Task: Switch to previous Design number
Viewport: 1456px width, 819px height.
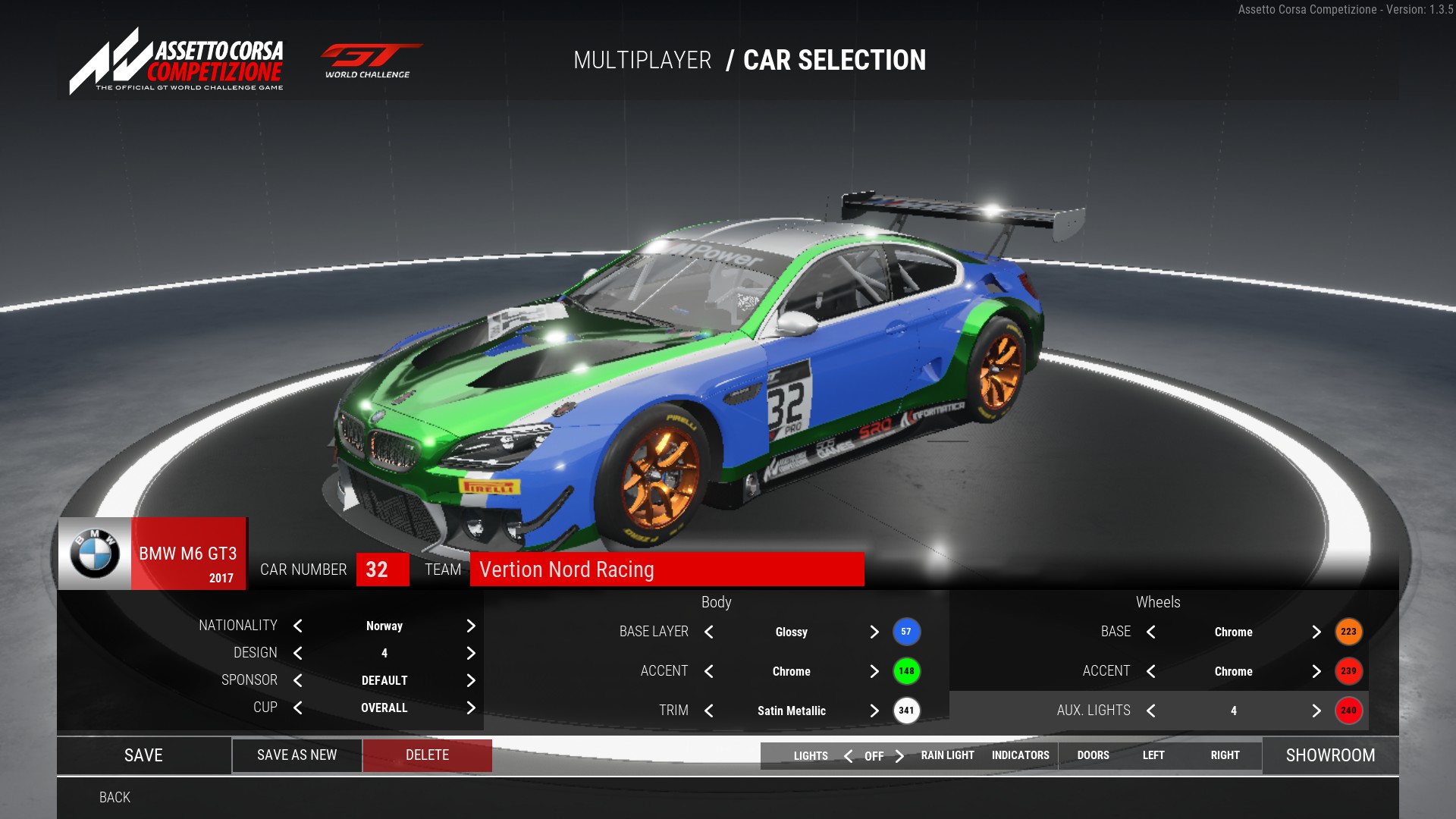Action: point(298,653)
